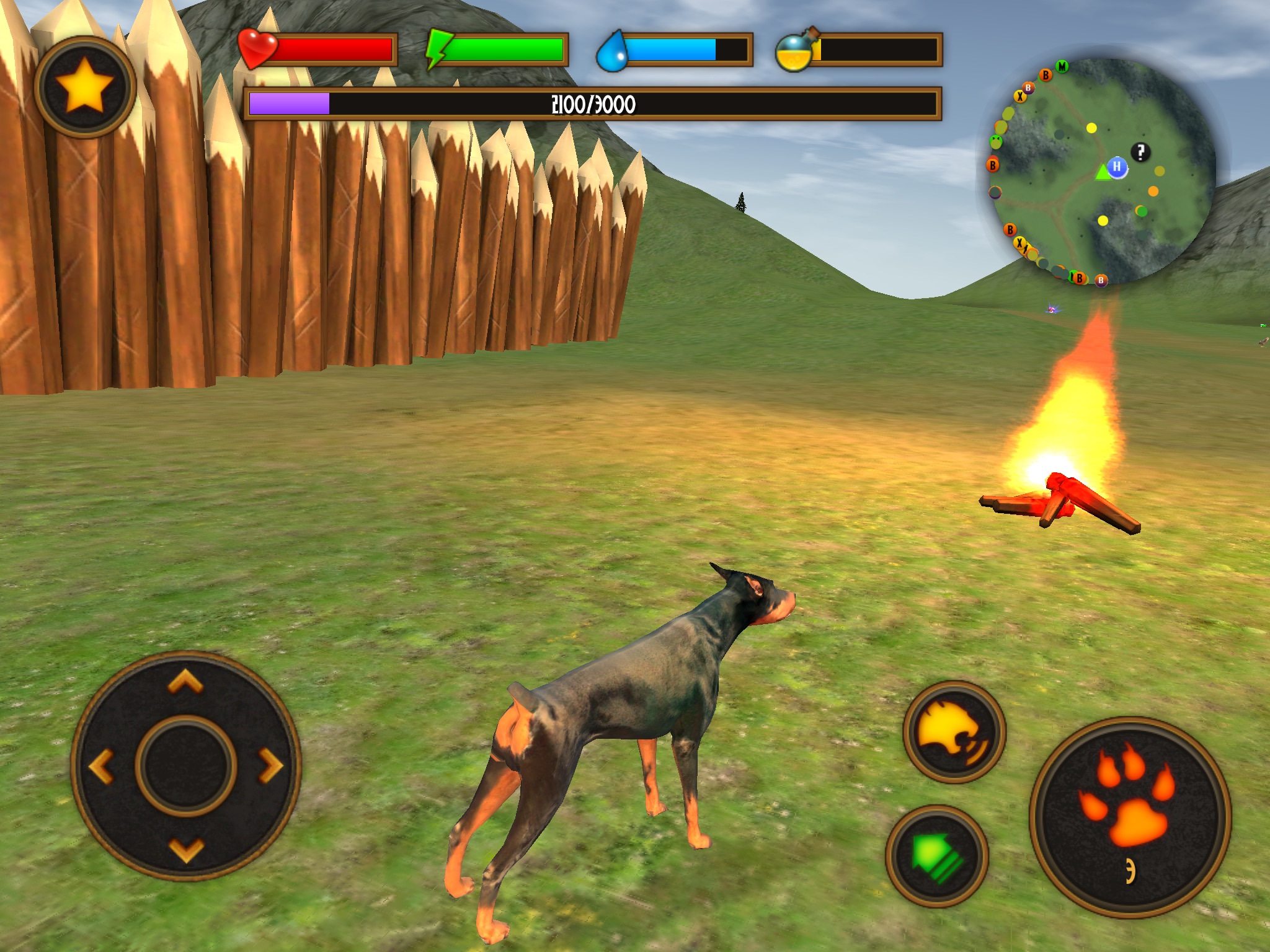
Task: Tap the joystick right arrow
Action: point(270,766)
